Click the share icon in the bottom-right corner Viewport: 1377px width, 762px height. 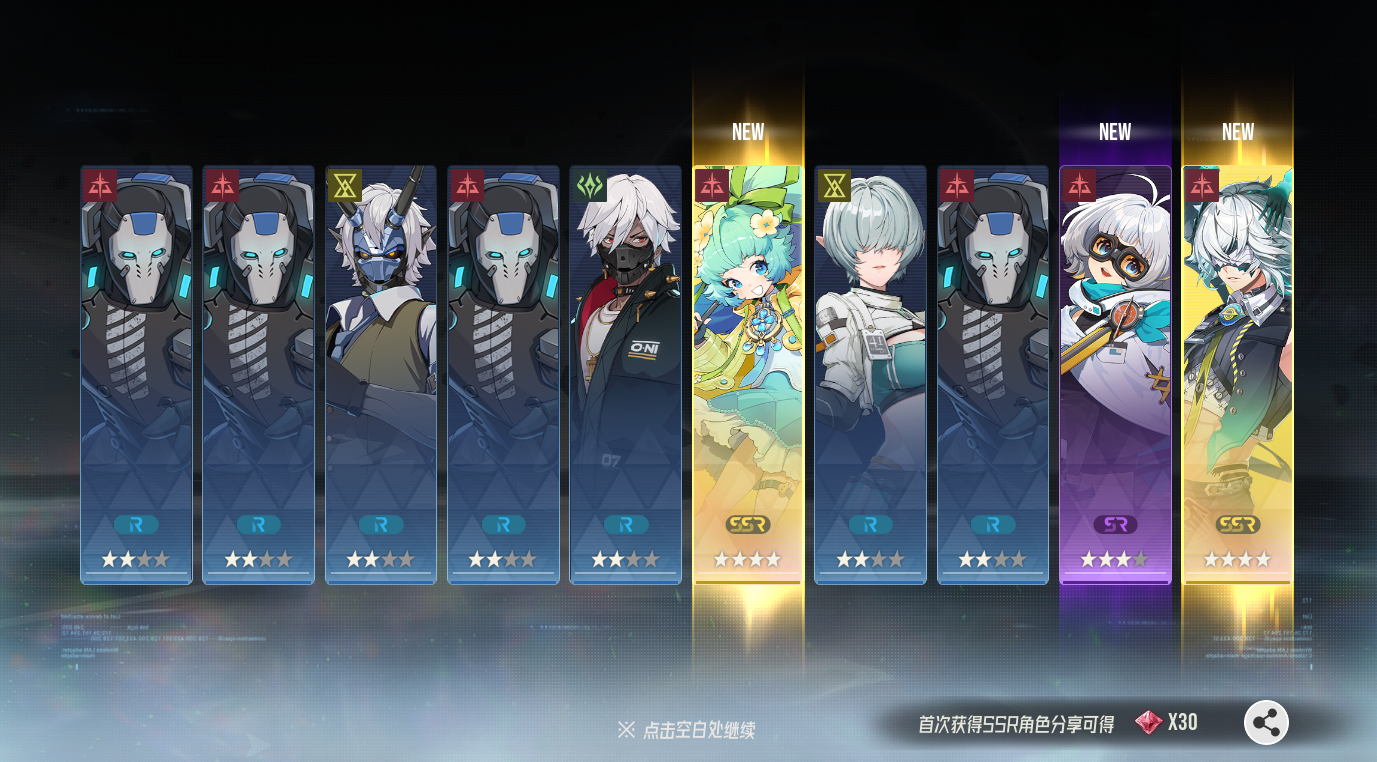pos(1265,721)
